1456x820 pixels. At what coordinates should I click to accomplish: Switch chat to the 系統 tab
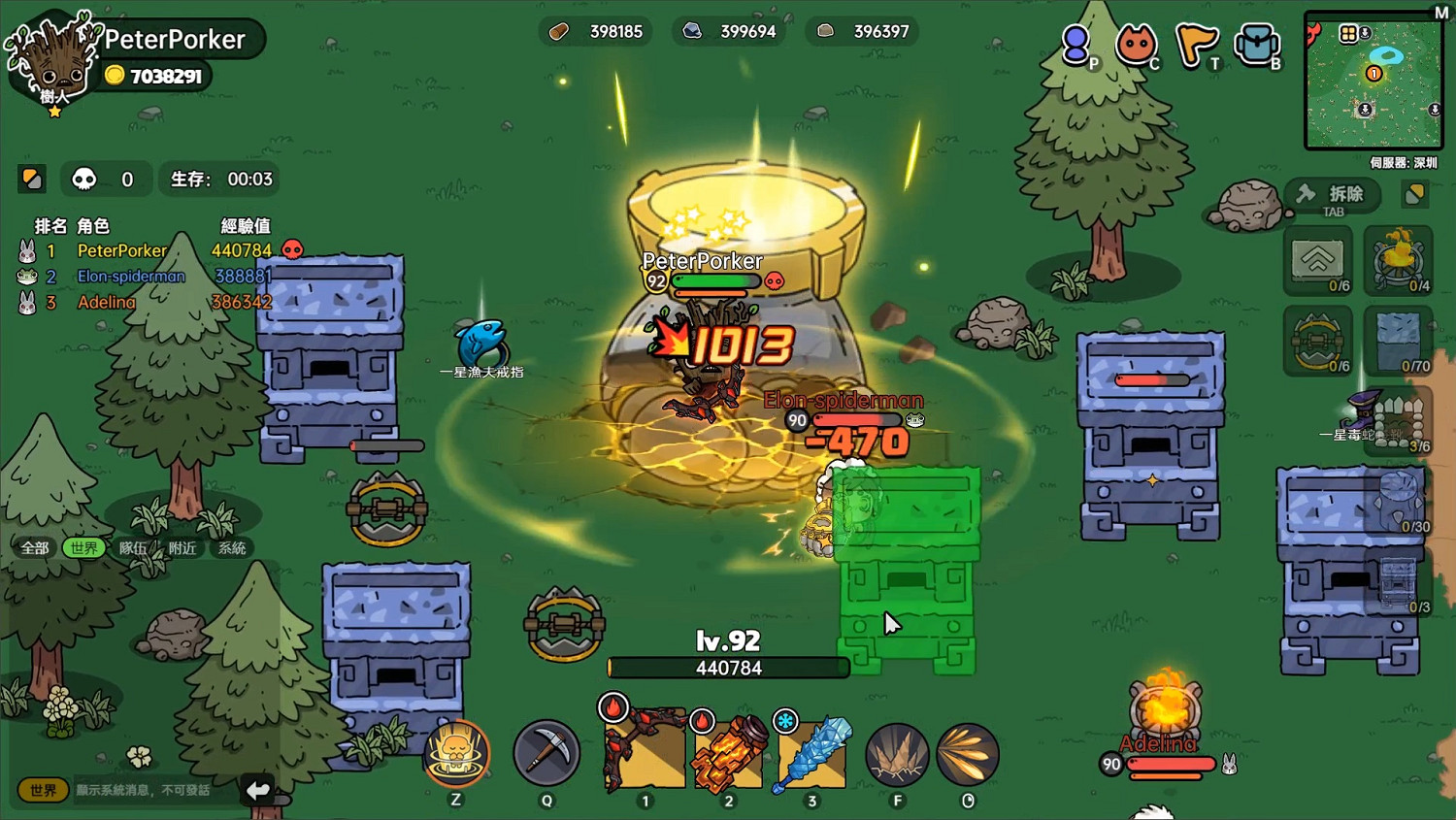tap(230, 548)
